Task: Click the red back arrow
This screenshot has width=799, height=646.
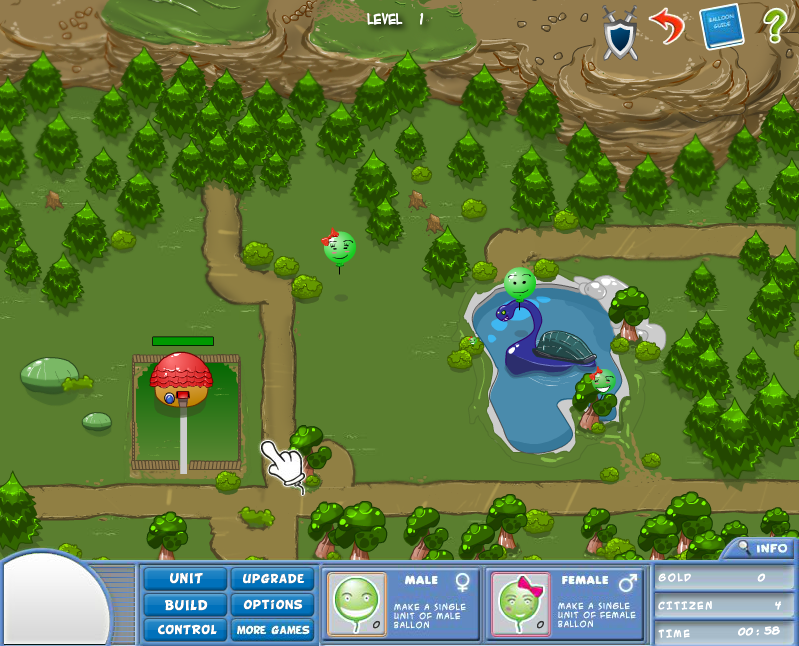Action: 666,25
